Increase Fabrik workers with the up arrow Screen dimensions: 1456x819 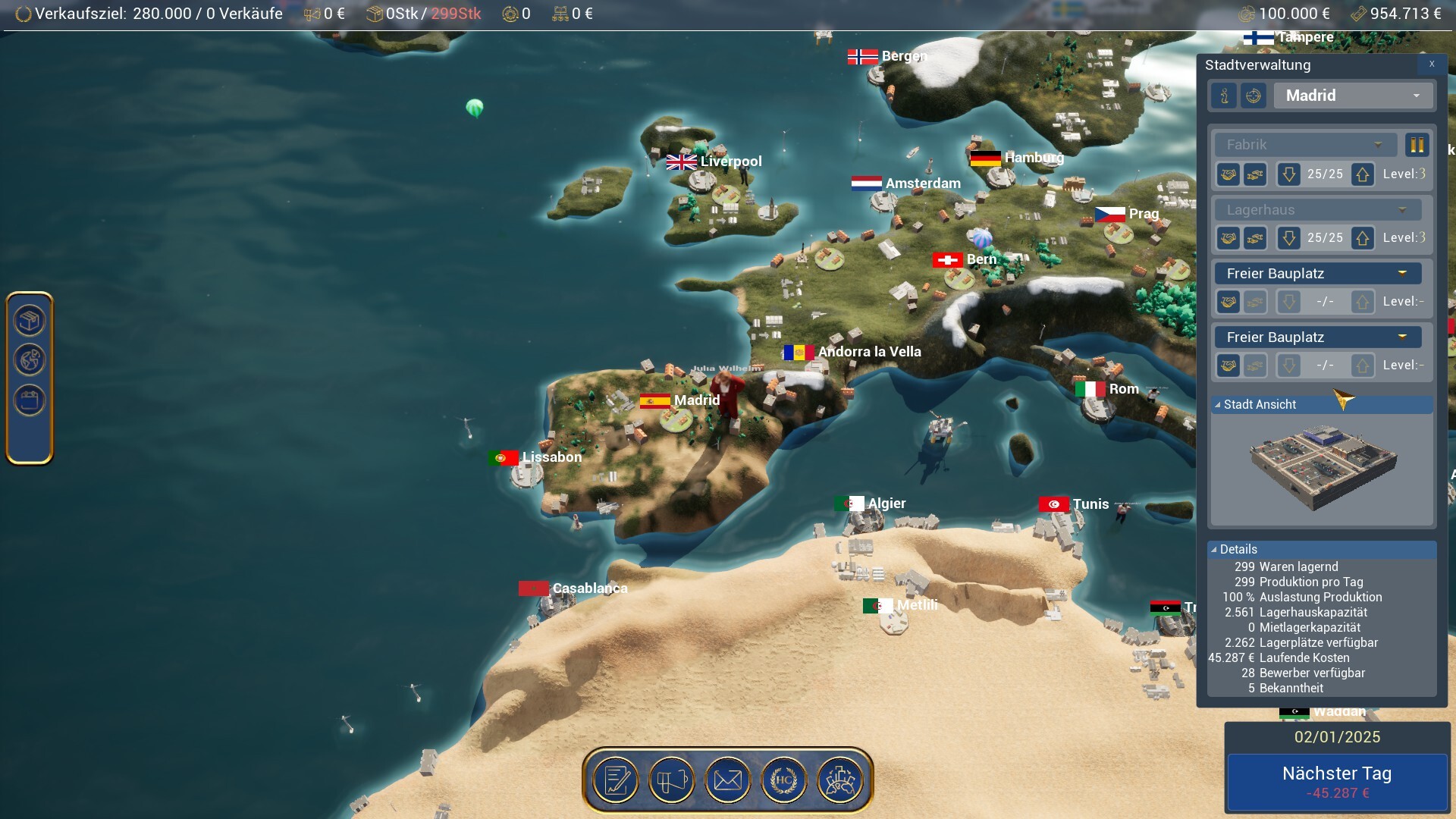[x=1363, y=174]
